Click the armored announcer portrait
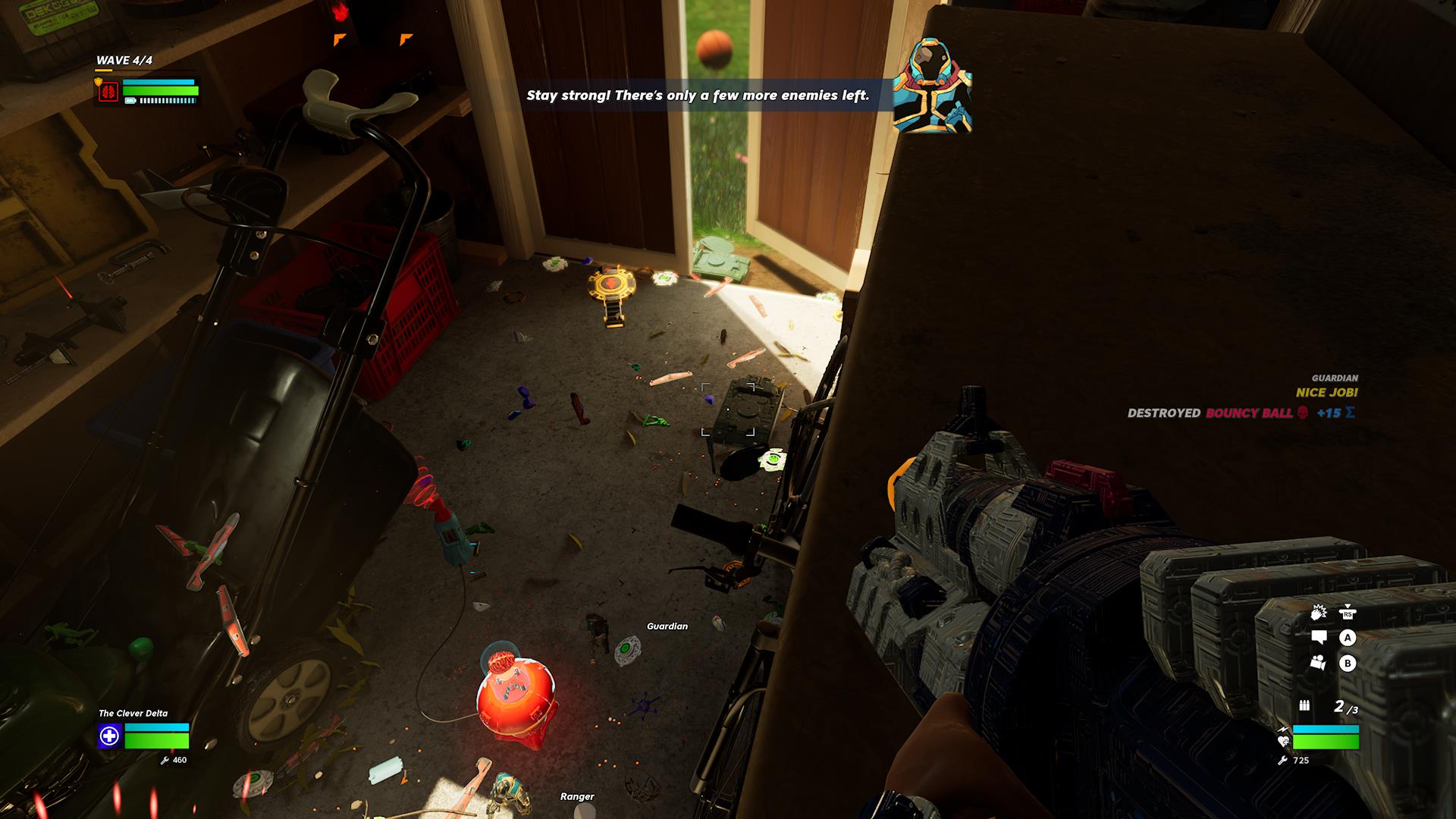Screen dimensions: 1456x819 pos(932,86)
